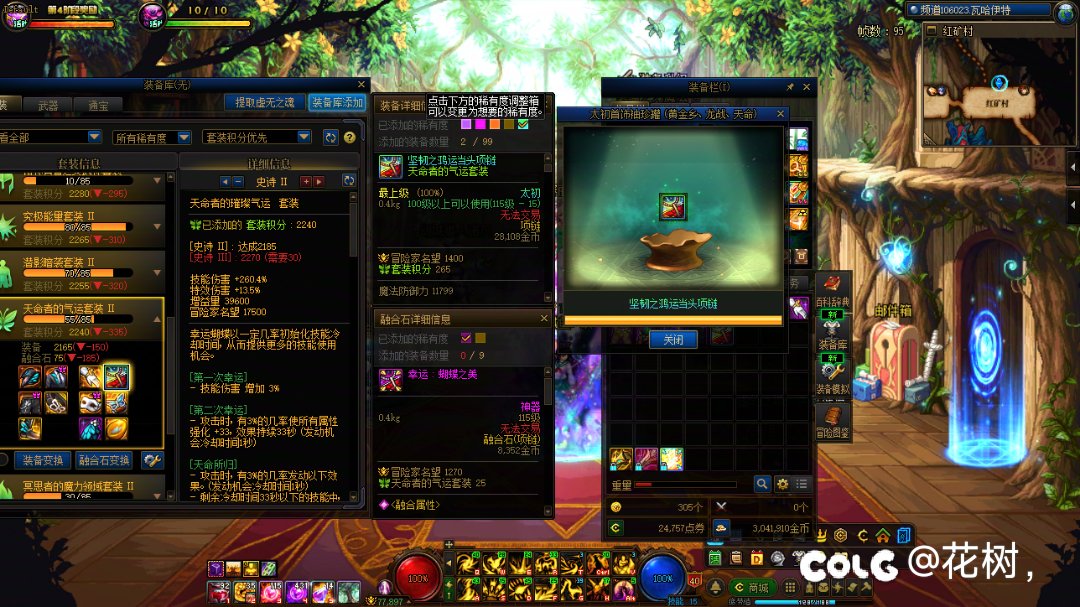This screenshot has width=1080, height=607.
Task: Open the 商城 shop button
Action: pos(753,587)
